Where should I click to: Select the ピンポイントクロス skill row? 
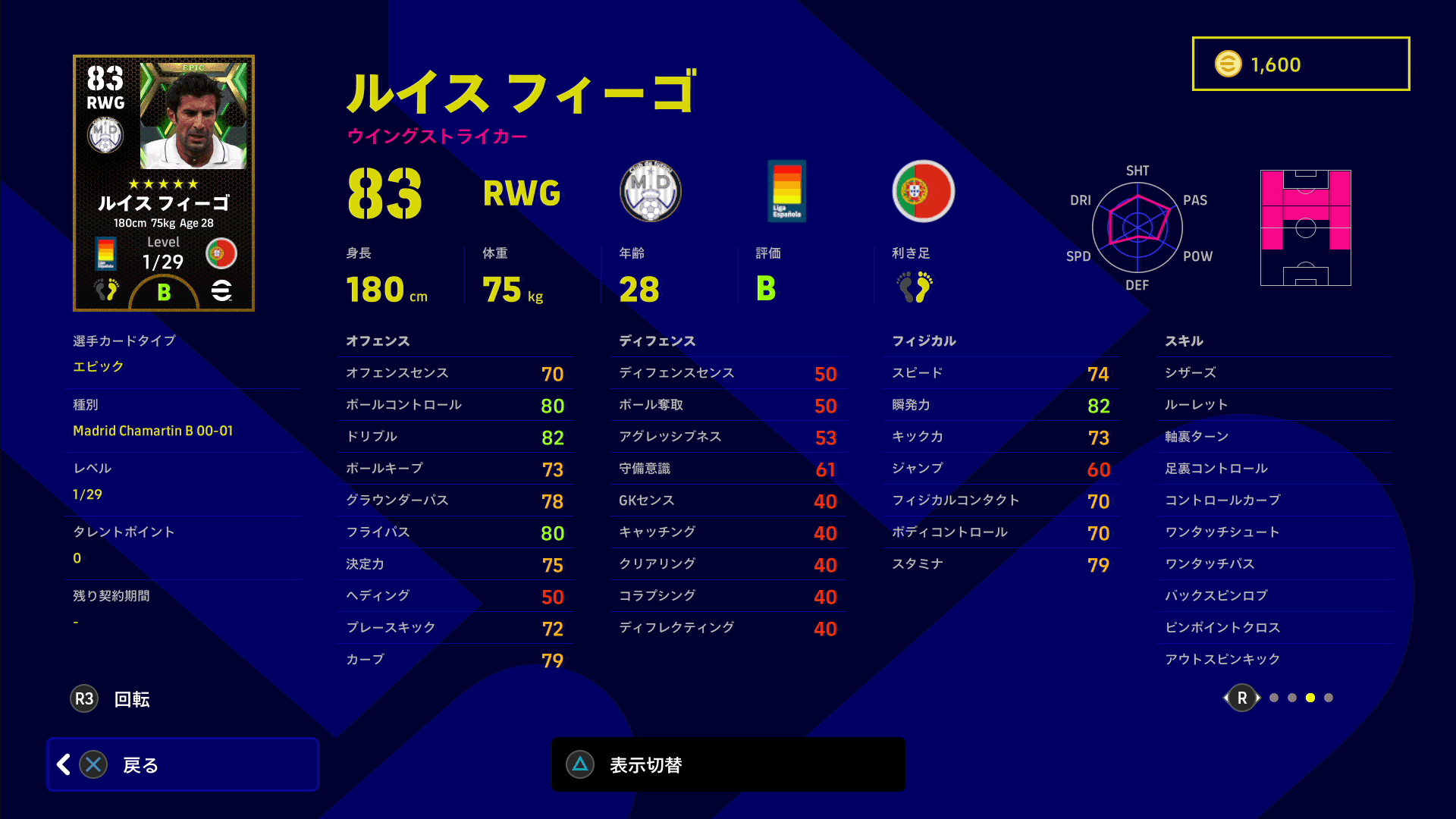(x=1274, y=628)
